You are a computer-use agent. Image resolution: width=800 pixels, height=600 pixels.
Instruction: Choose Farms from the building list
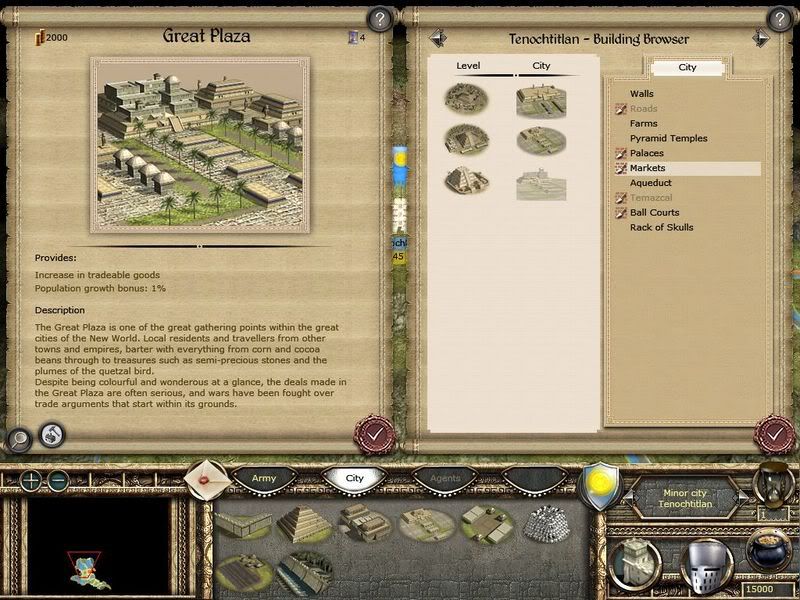coord(644,124)
